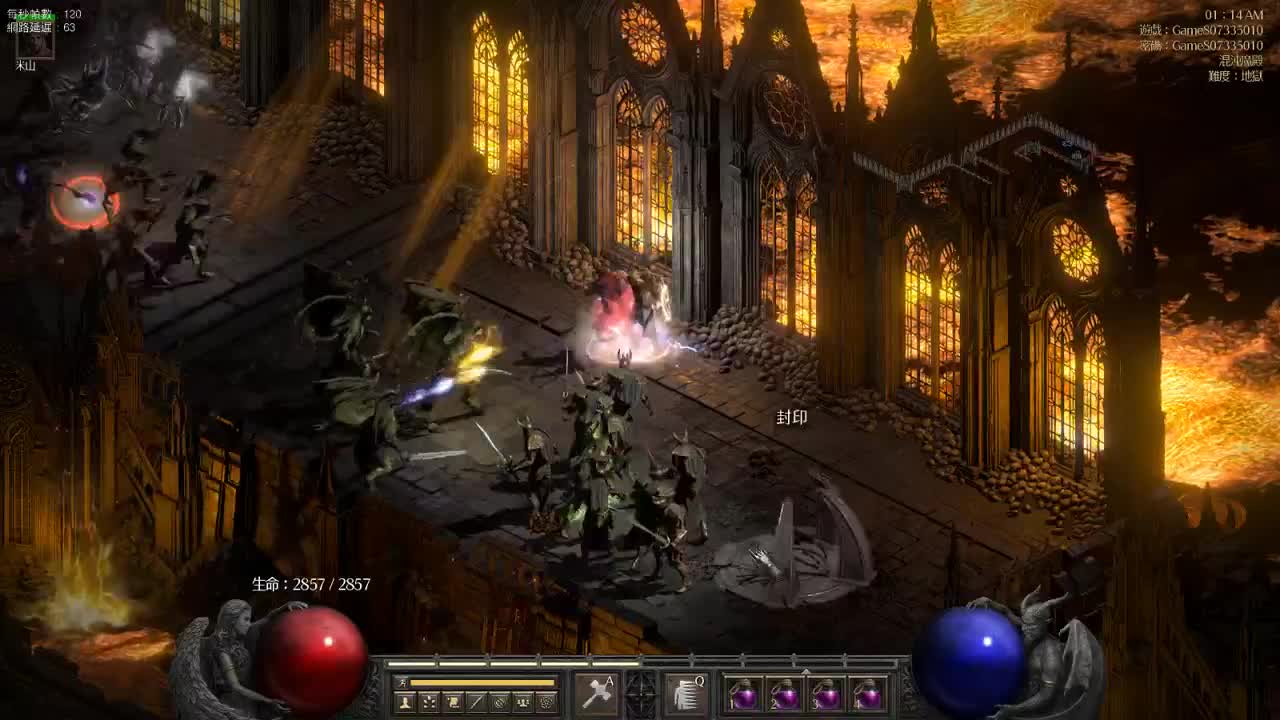1280x720 pixels.
Task: Click the scroll icon in the mini panel
Action: coord(452,702)
